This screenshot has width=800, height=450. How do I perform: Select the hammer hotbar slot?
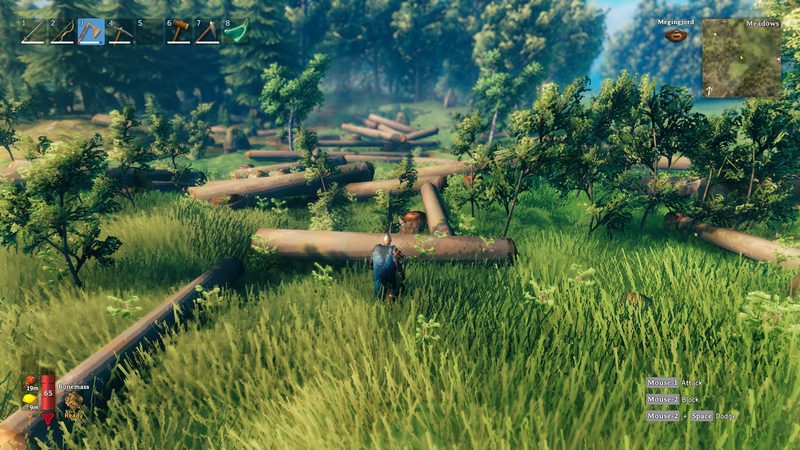178,32
